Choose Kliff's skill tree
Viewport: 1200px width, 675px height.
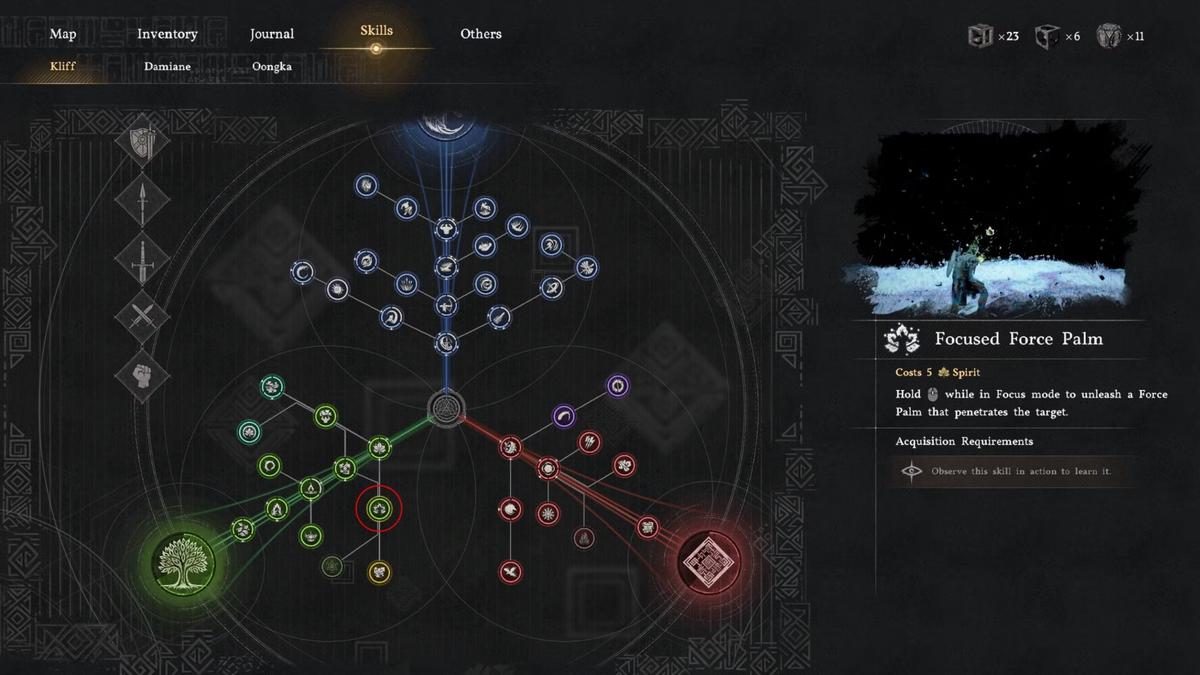(63, 67)
